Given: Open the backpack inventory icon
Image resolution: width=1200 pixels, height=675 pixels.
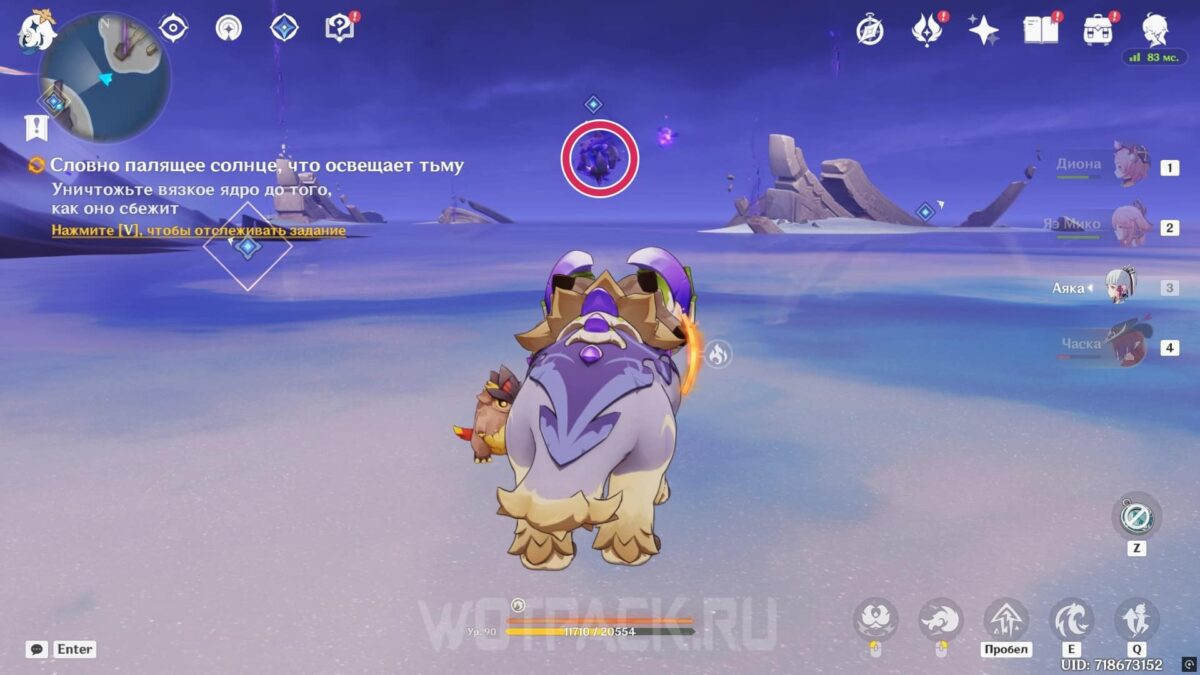Looking at the screenshot, I should click(1098, 30).
